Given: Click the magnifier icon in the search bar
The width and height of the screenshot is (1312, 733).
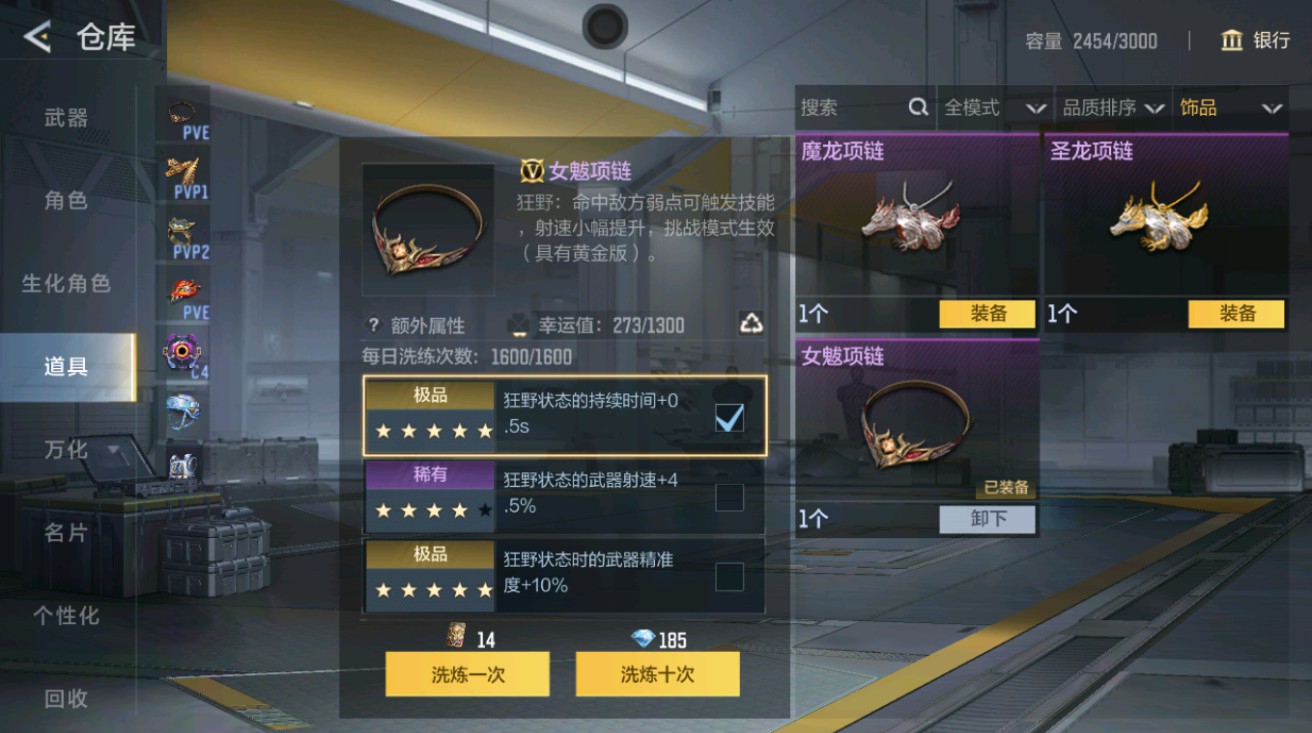Looking at the screenshot, I should click(916, 107).
